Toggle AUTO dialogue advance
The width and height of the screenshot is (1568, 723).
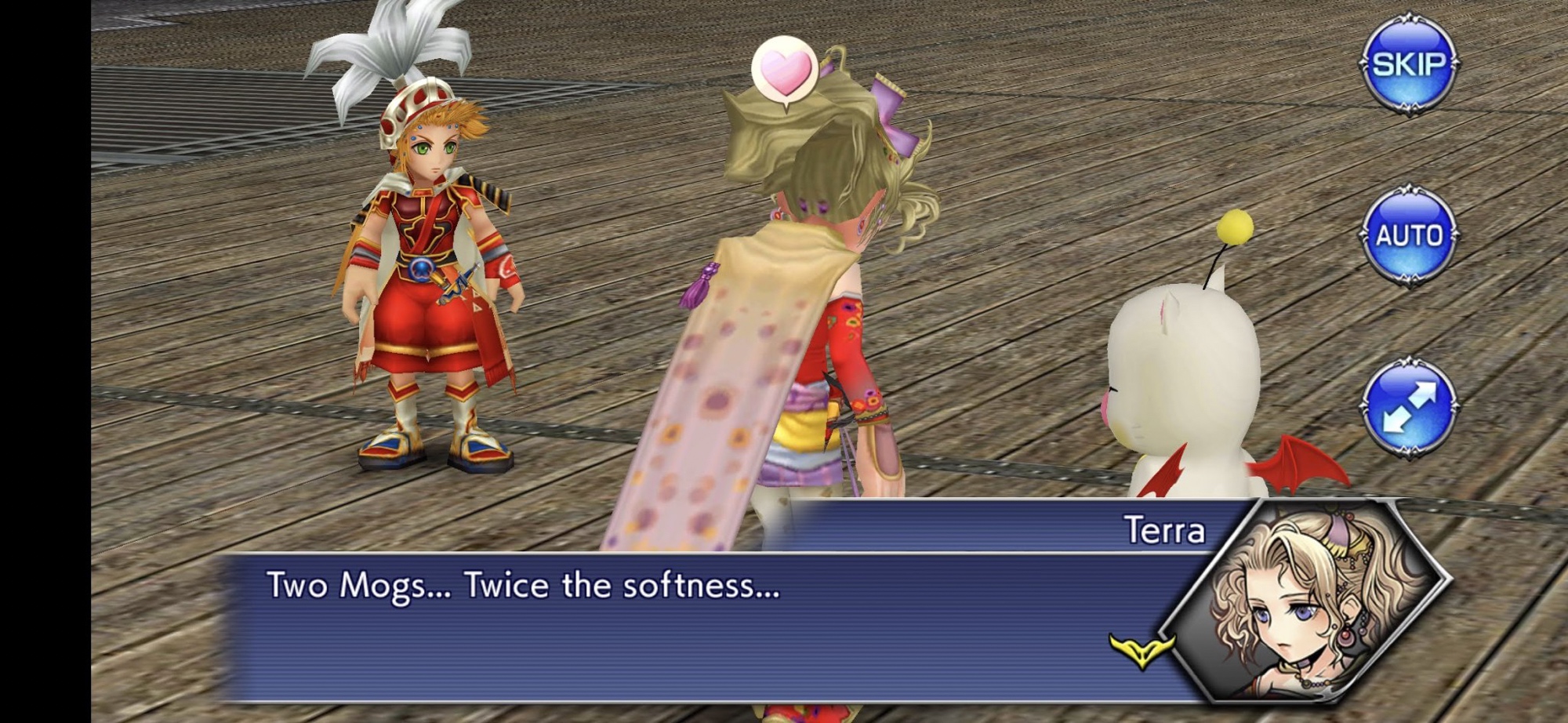(x=1408, y=235)
